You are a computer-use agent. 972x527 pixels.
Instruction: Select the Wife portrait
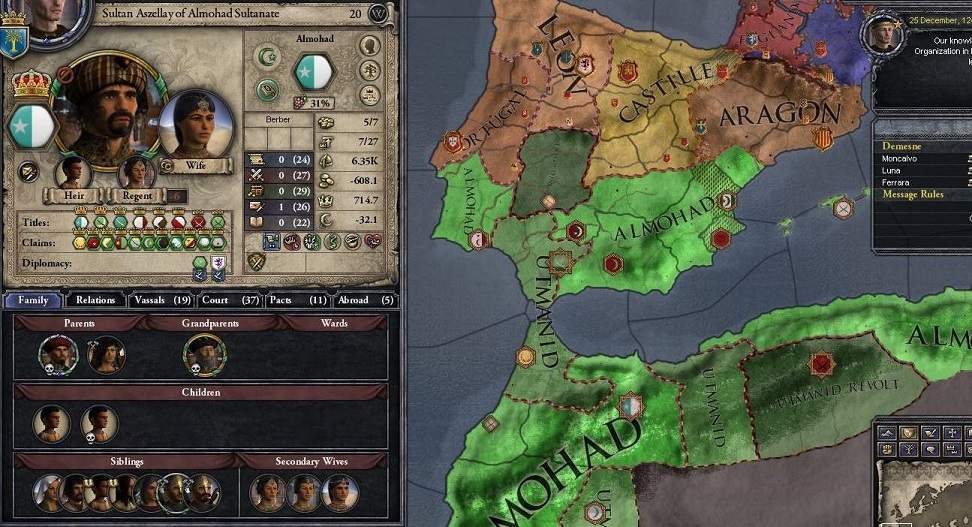(x=195, y=128)
